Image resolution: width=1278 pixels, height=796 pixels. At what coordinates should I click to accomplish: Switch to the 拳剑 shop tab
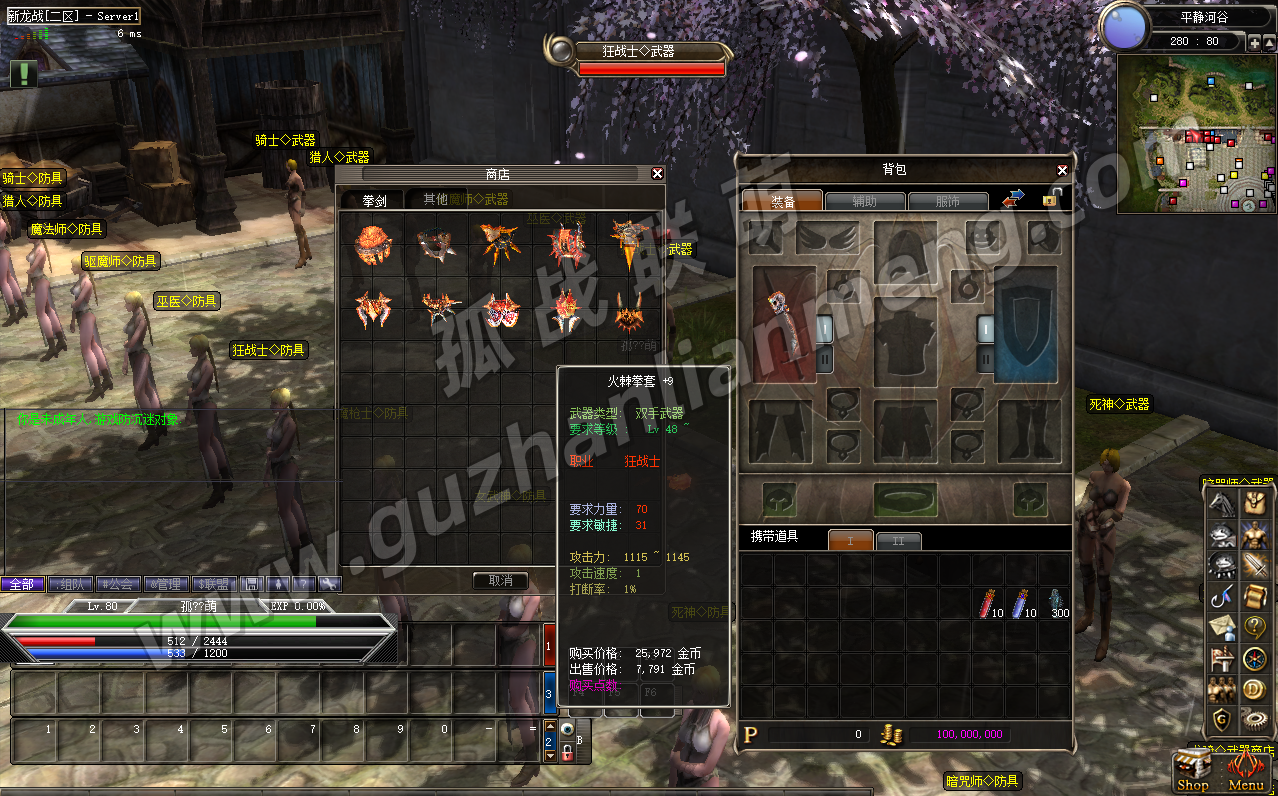point(375,200)
